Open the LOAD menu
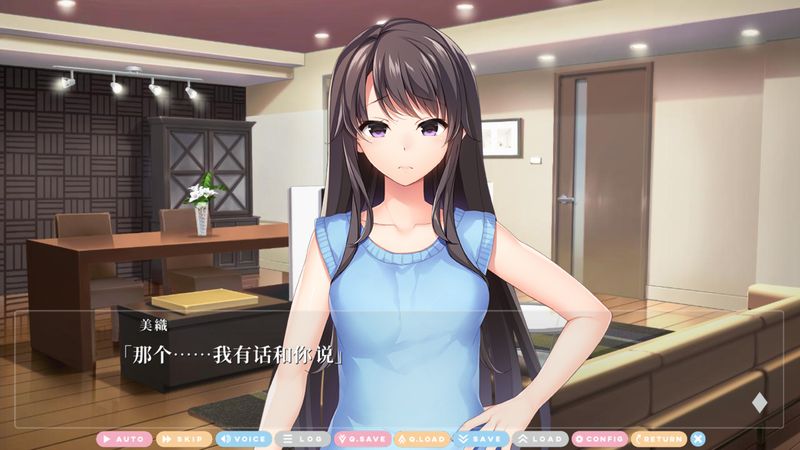800x450 pixels. (540, 439)
